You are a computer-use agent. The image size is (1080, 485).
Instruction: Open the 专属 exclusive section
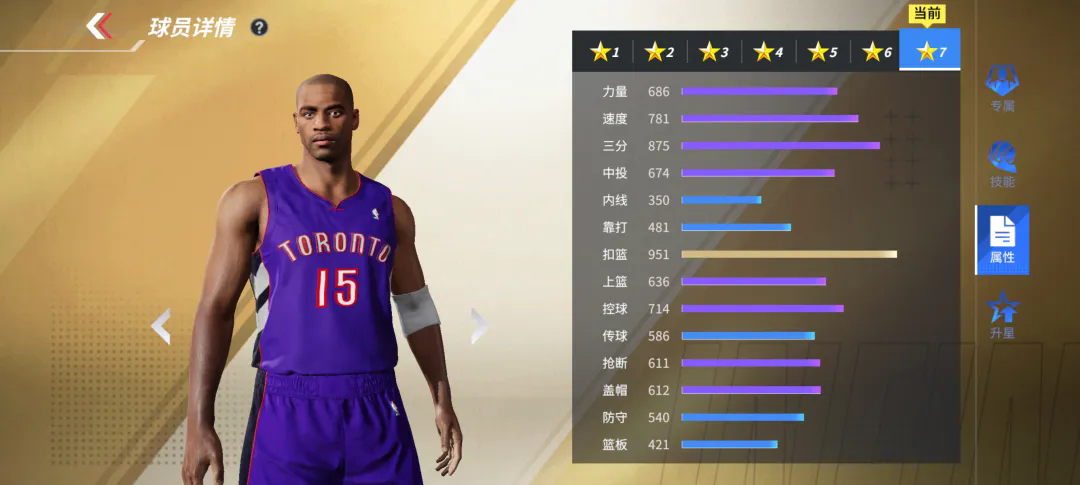[1002, 88]
